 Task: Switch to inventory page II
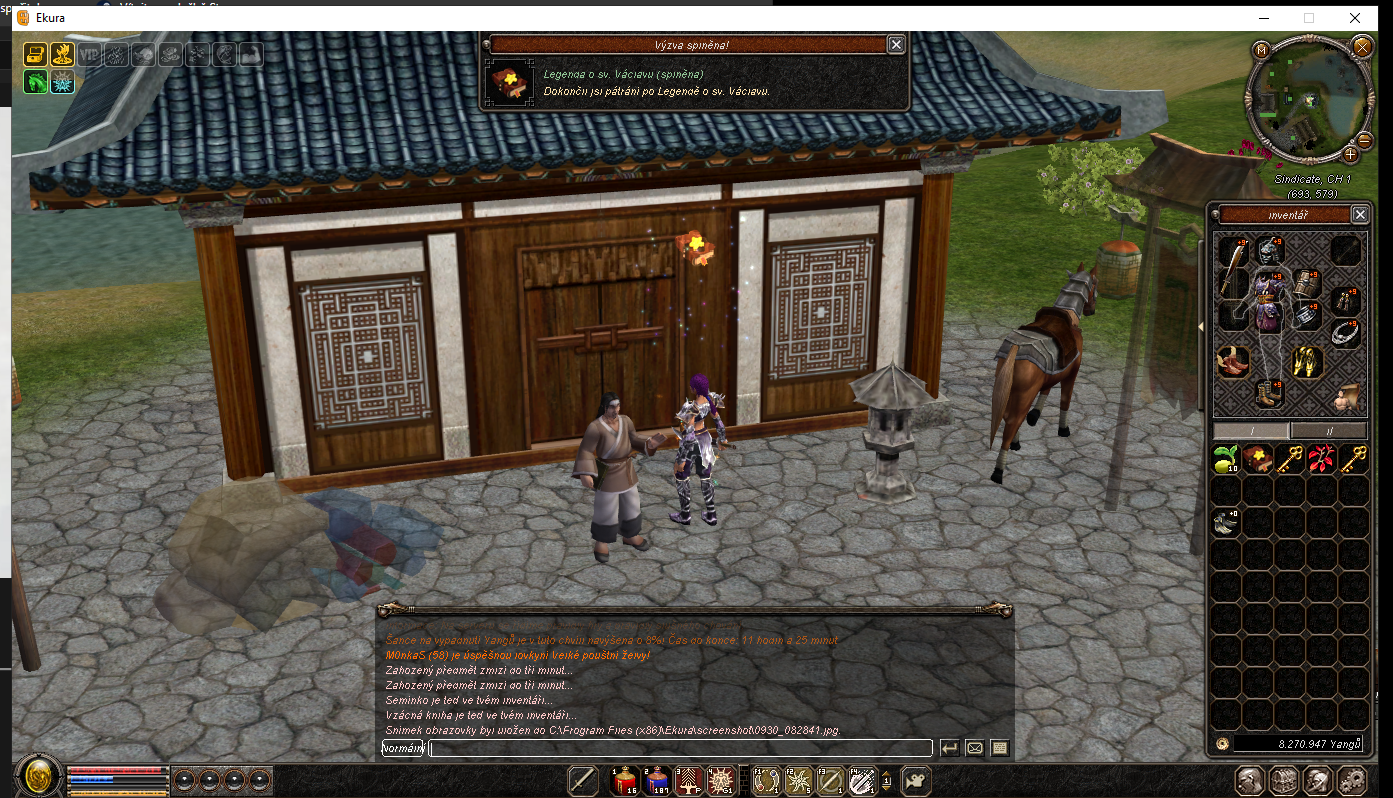(x=1328, y=430)
